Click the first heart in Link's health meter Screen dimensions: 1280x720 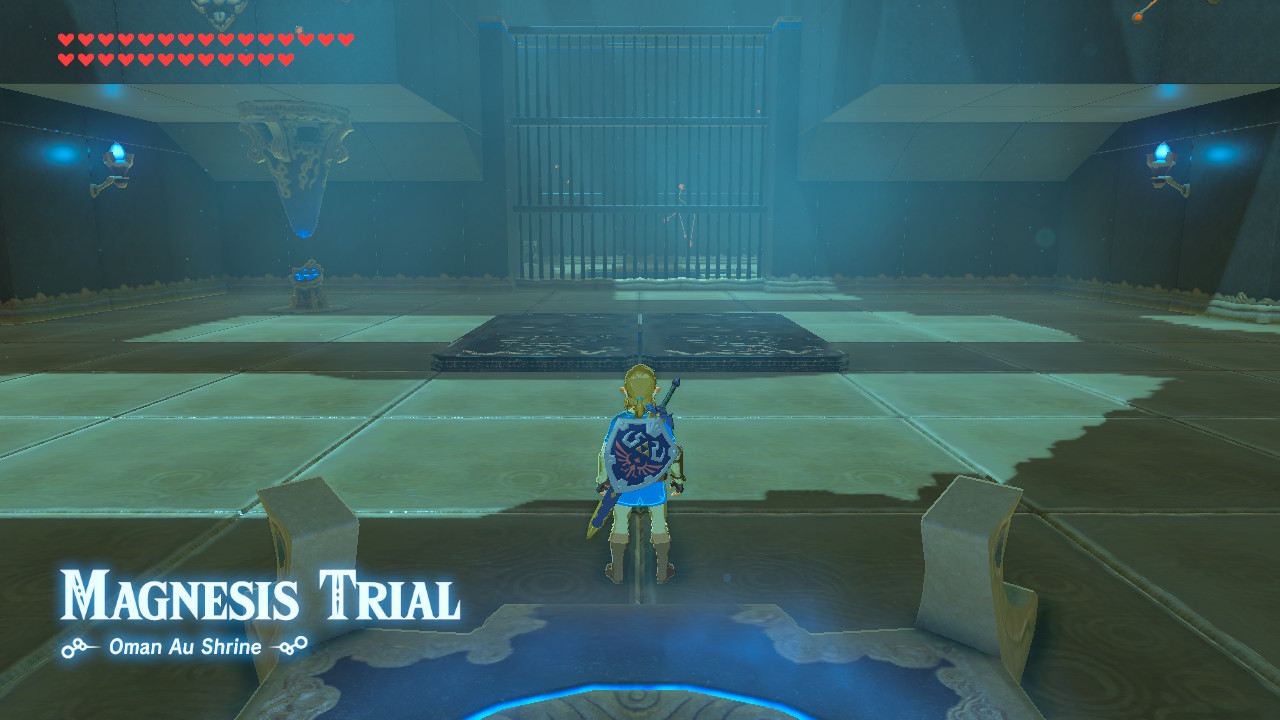[66, 39]
